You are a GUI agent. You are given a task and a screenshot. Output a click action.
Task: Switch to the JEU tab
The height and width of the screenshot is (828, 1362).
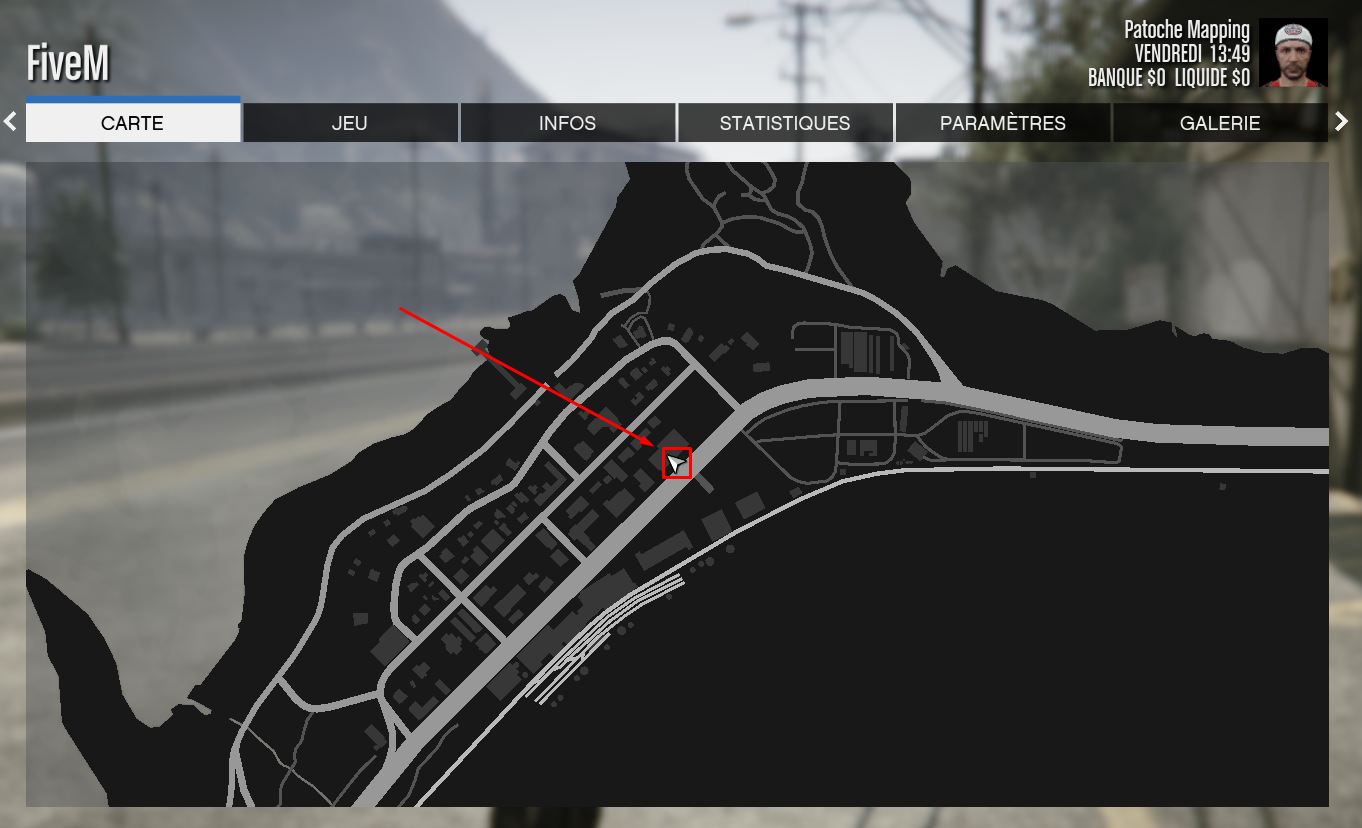pyautogui.click(x=350, y=122)
